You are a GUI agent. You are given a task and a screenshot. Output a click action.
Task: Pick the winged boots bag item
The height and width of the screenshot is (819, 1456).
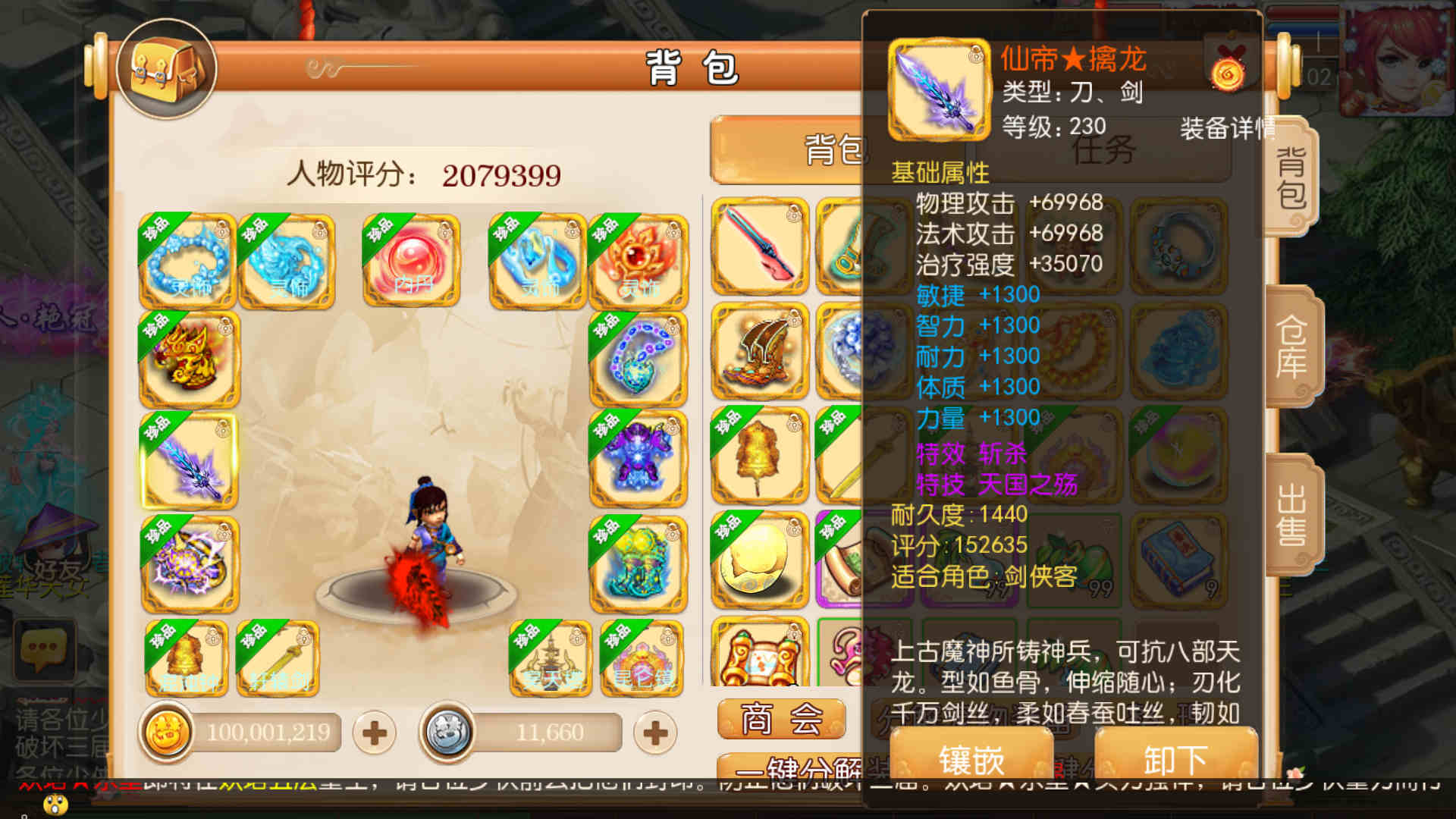[760, 351]
